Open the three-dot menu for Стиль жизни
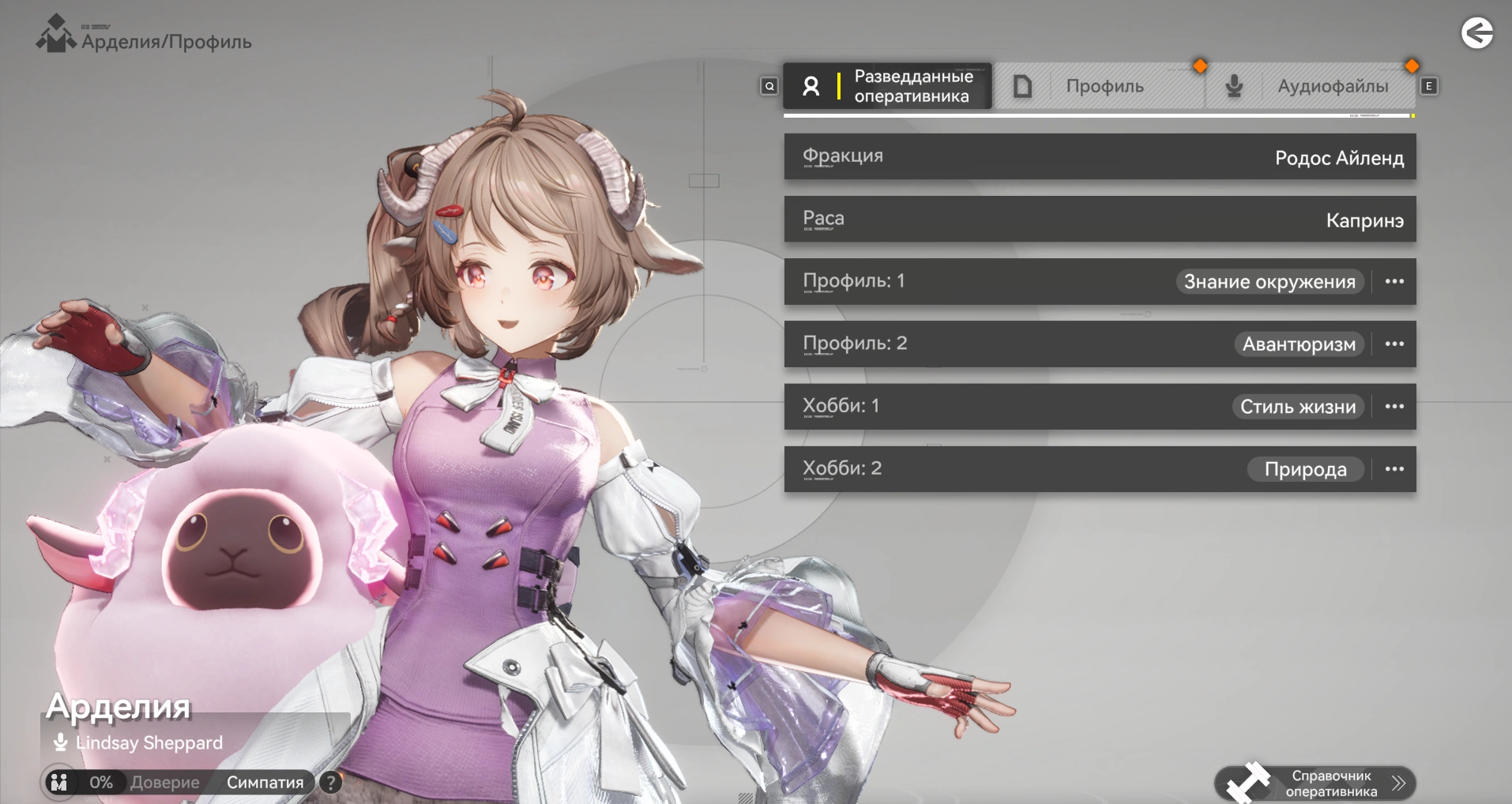 point(1394,407)
